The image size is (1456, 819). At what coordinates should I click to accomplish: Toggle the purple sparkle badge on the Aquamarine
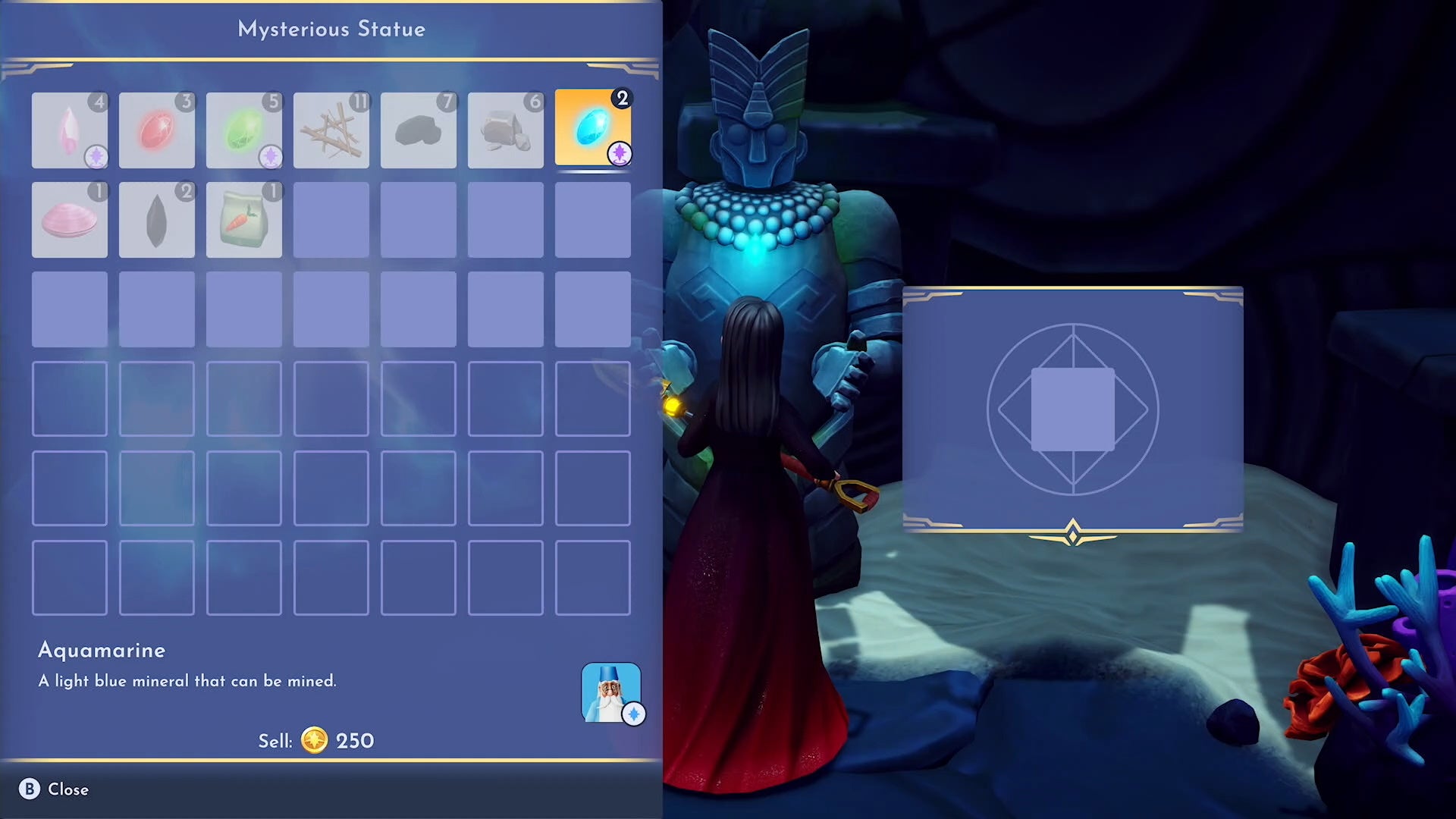[x=620, y=154]
